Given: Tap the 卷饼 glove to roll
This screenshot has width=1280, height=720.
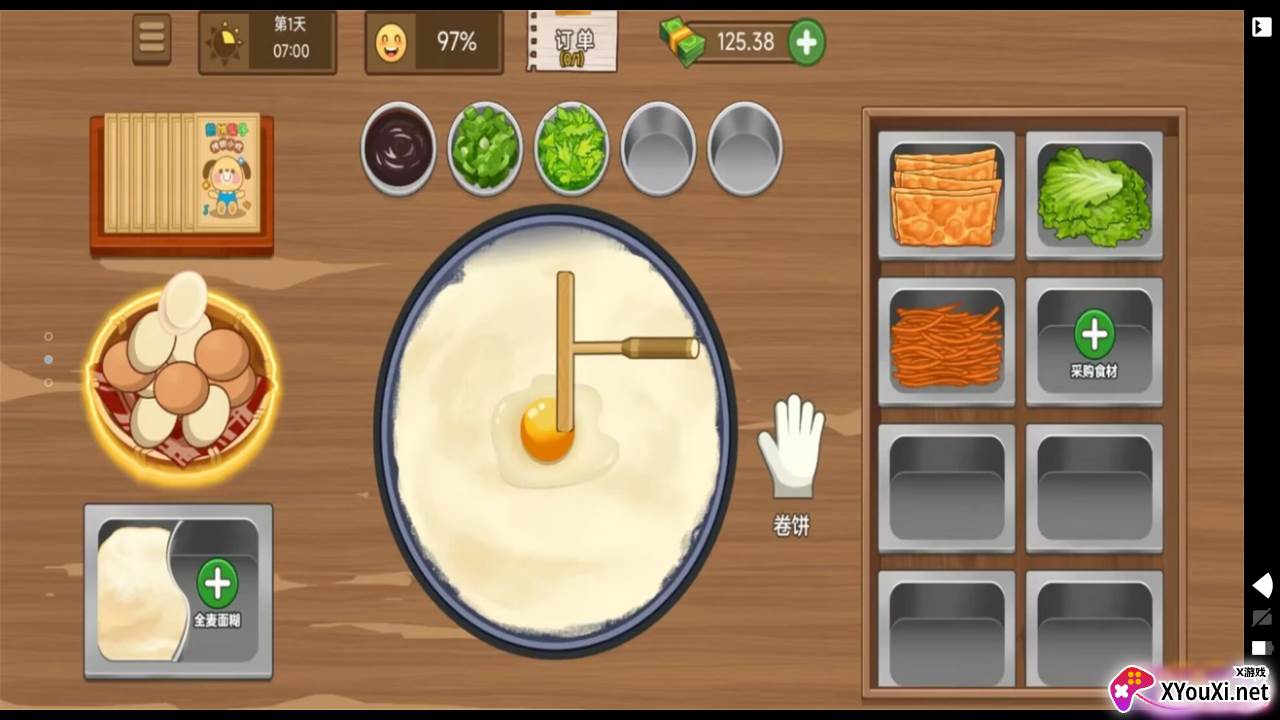Looking at the screenshot, I should (x=791, y=447).
